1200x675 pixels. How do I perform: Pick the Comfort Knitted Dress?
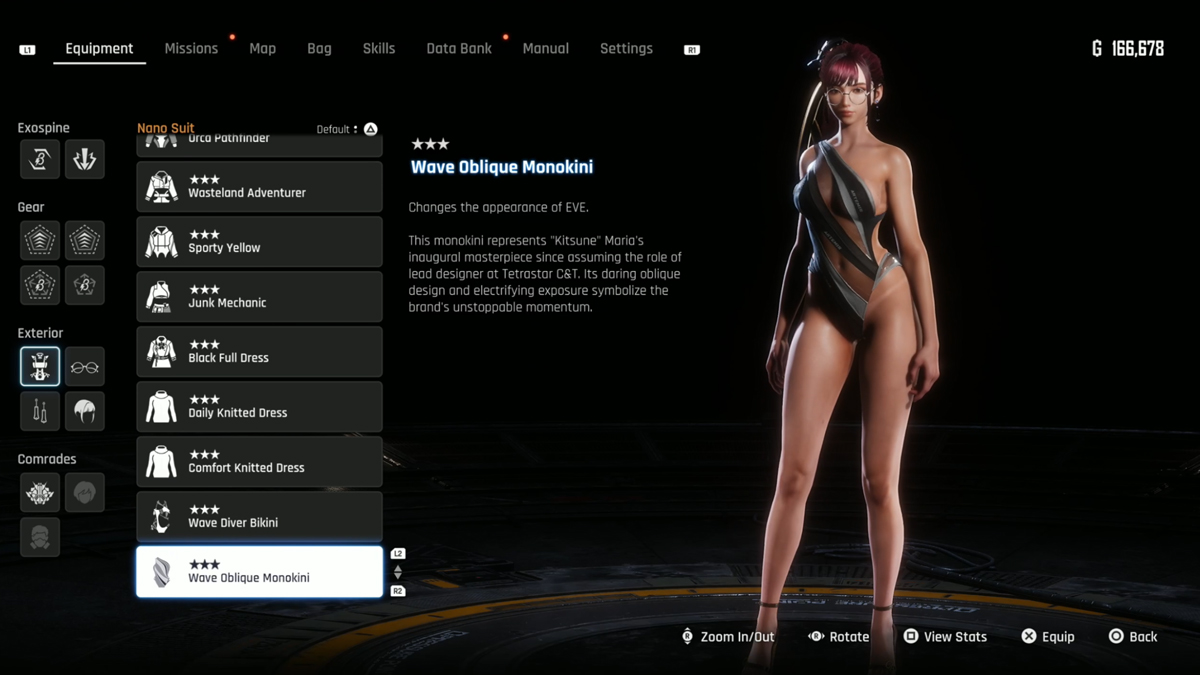click(x=259, y=462)
